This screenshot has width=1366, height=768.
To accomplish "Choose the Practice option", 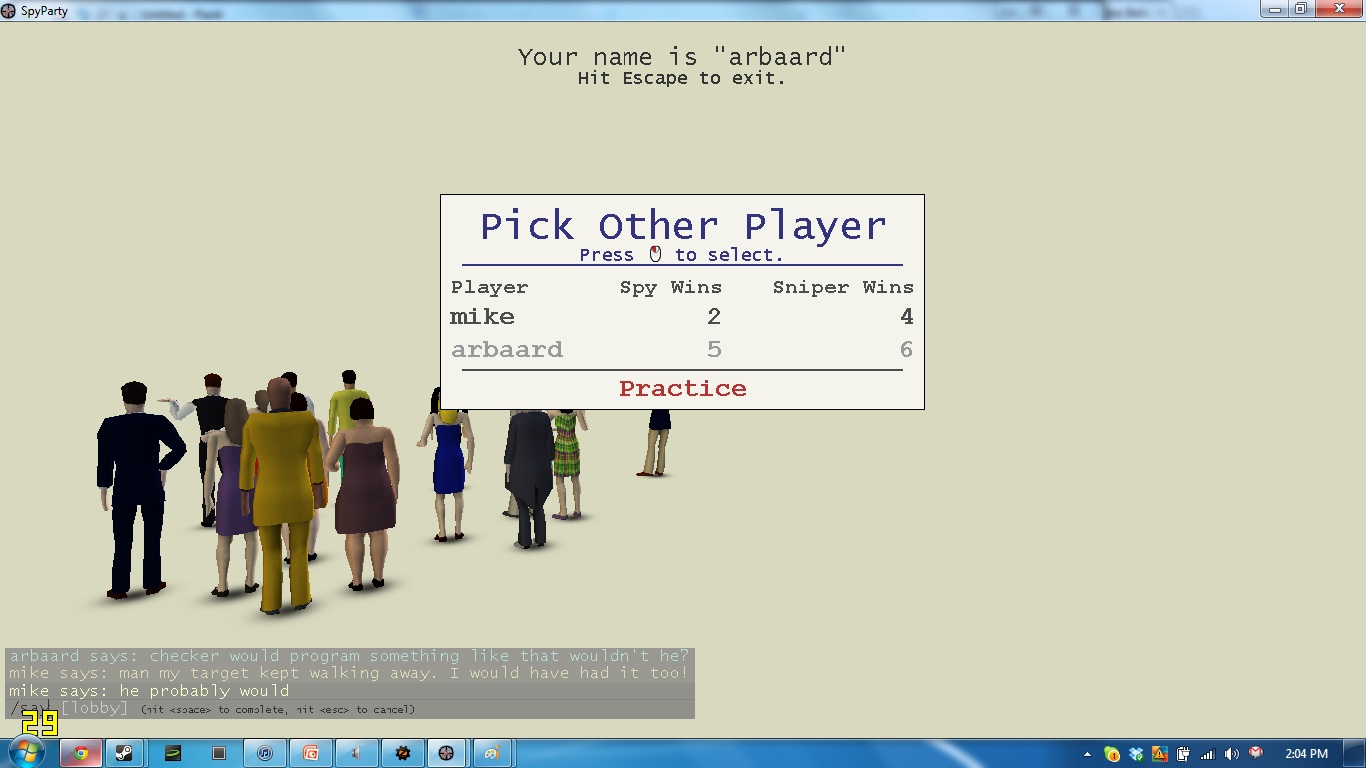I will pyautogui.click(x=682, y=389).
